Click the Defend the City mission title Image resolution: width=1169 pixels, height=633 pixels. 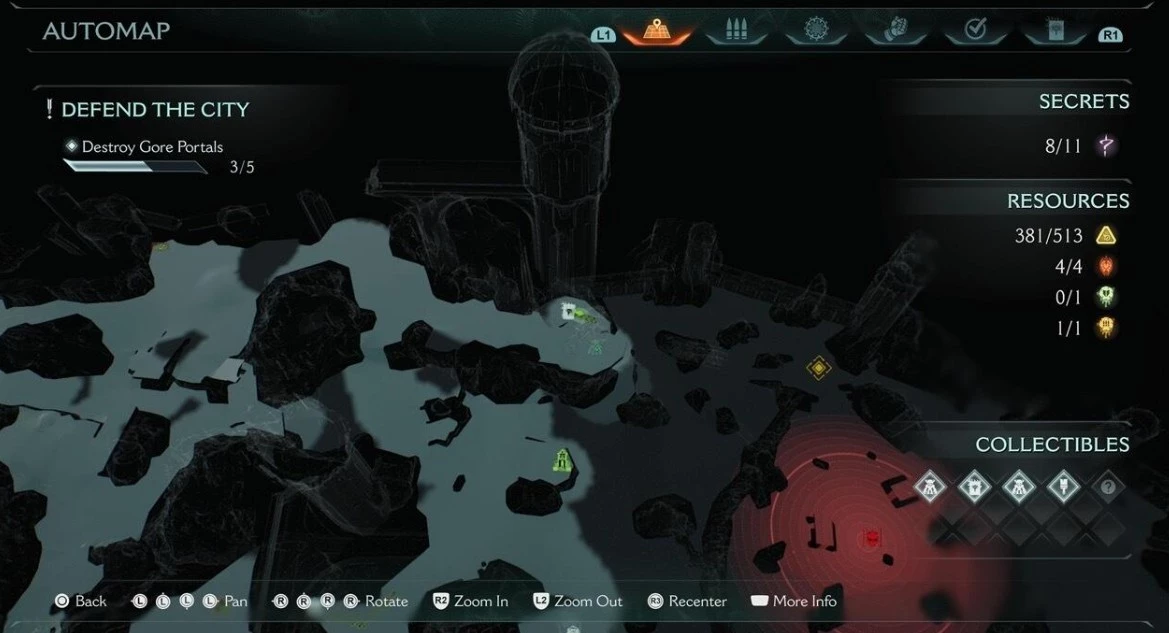pyautogui.click(x=155, y=110)
